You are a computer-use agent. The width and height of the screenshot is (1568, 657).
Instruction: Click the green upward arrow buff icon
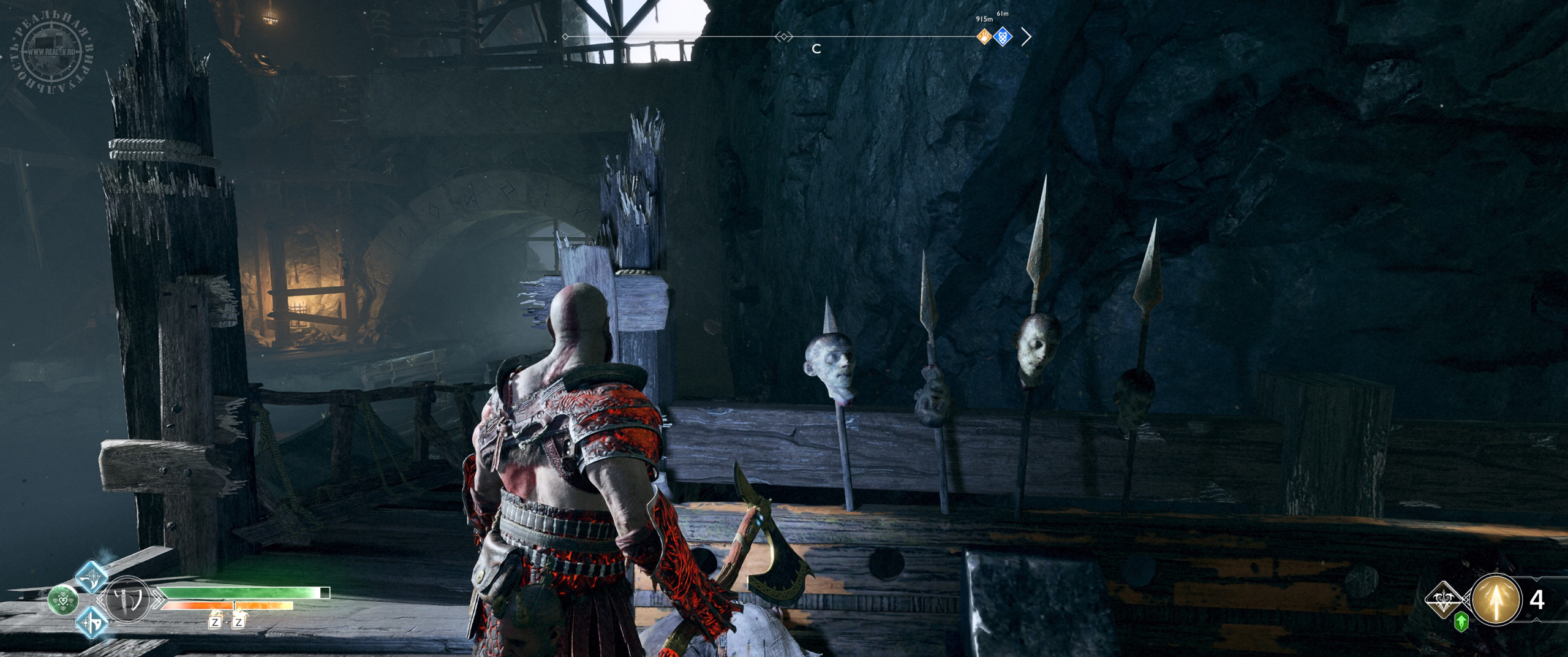(1461, 622)
